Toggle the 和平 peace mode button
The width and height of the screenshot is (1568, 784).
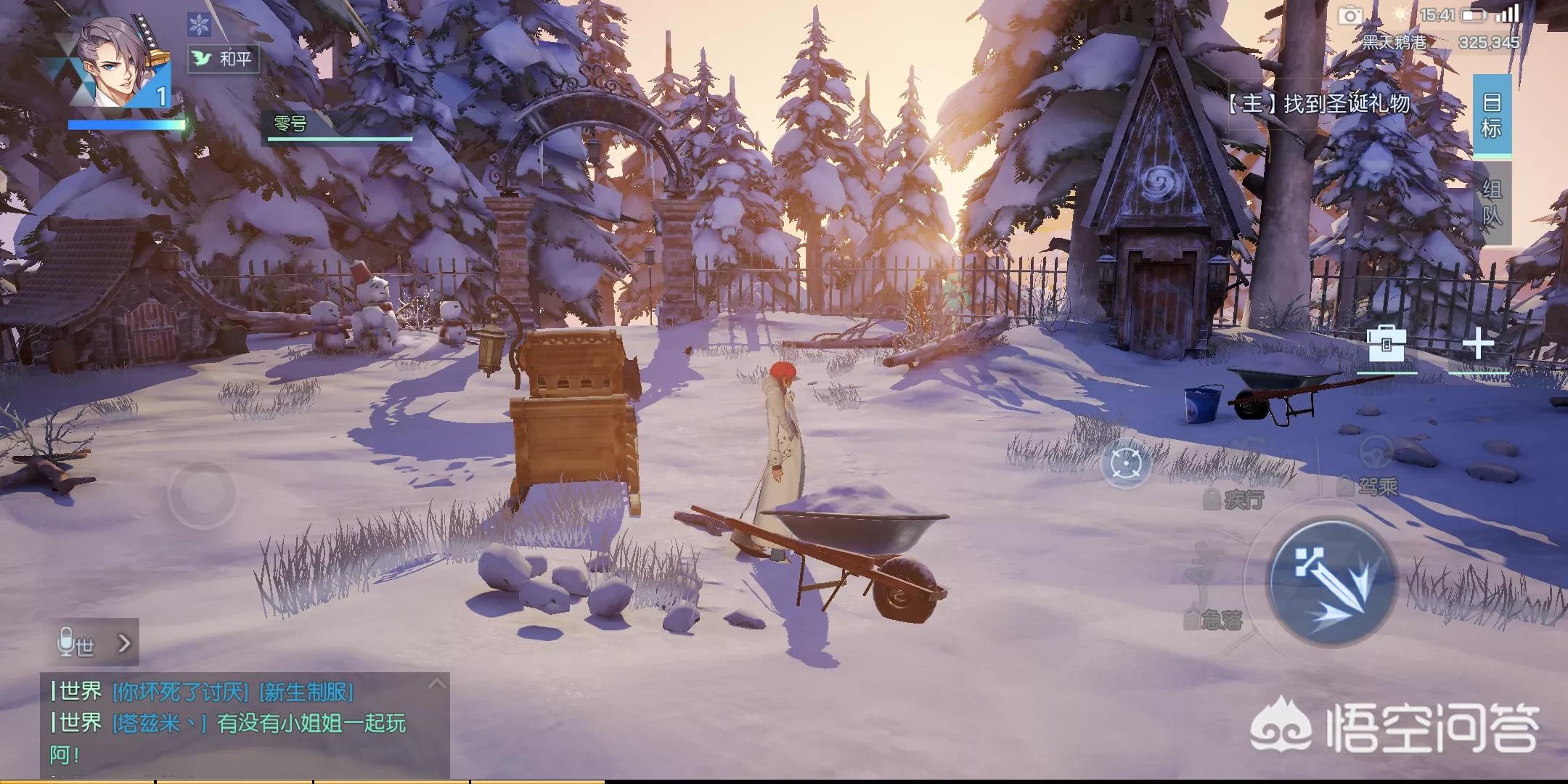224,59
